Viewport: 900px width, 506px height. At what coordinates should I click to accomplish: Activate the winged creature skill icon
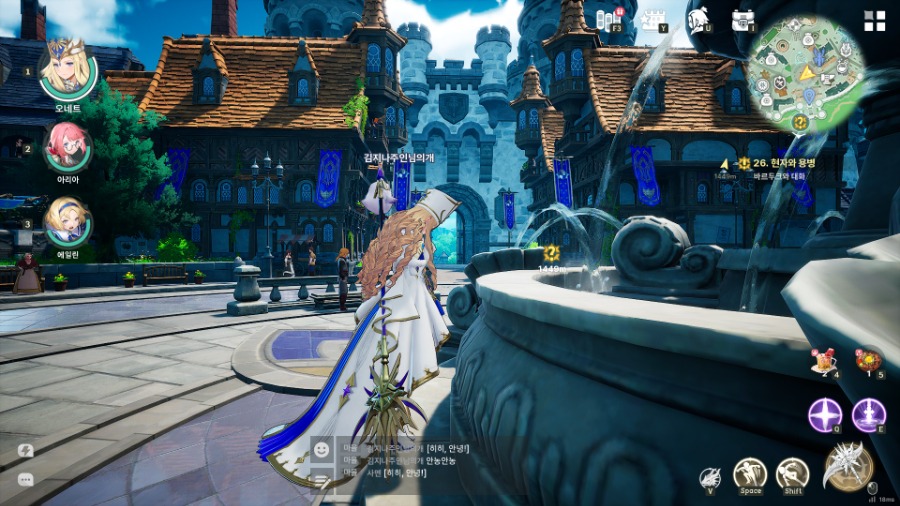pyautogui.click(x=709, y=478)
